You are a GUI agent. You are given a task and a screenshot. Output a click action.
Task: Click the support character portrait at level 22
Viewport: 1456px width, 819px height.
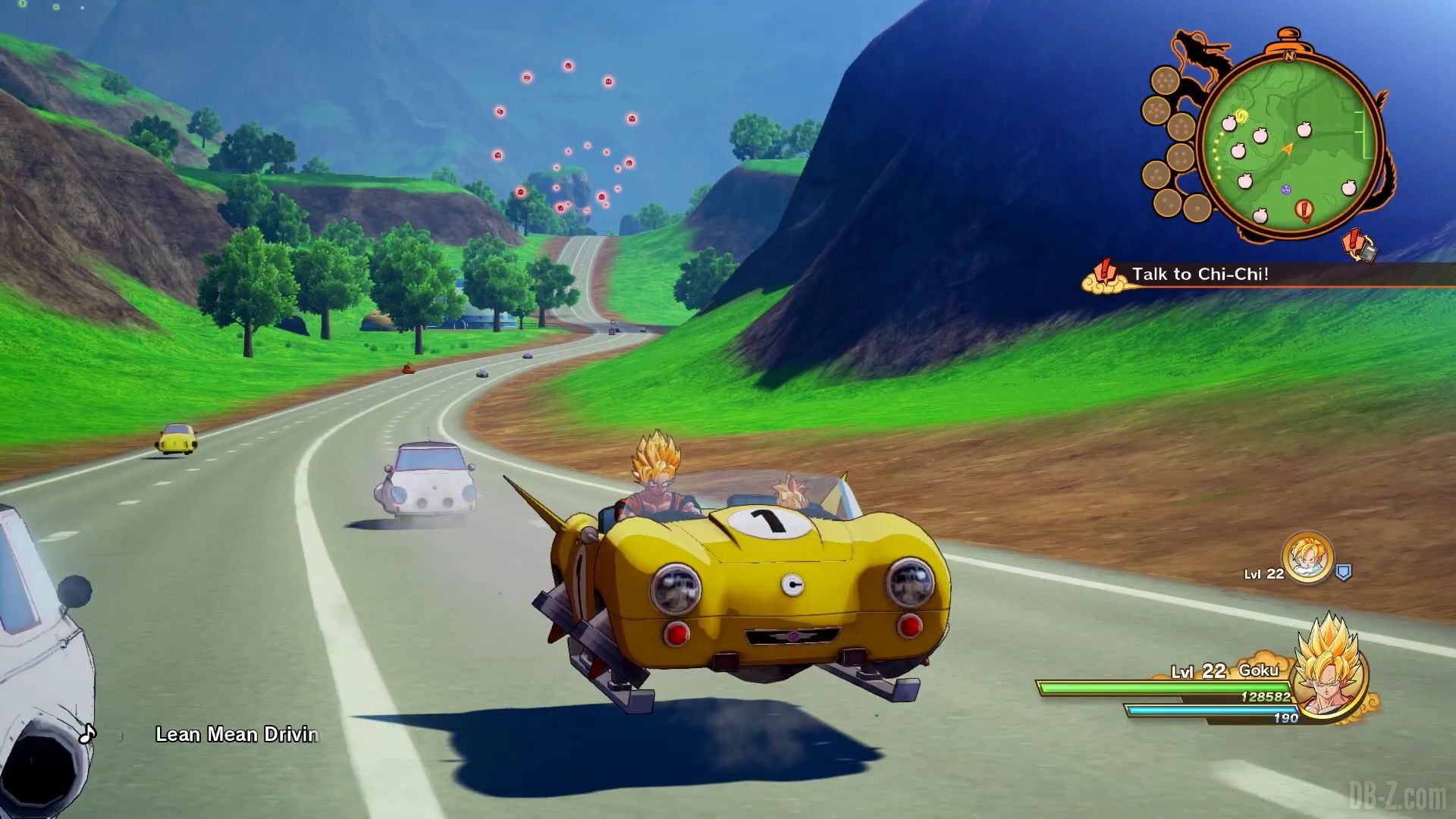[1307, 558]
